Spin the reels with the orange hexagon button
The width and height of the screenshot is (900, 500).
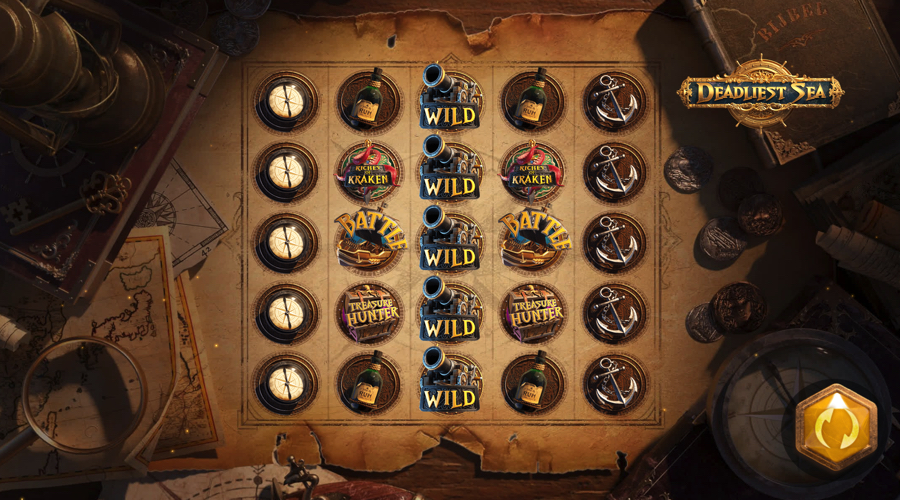click(835, 425)
